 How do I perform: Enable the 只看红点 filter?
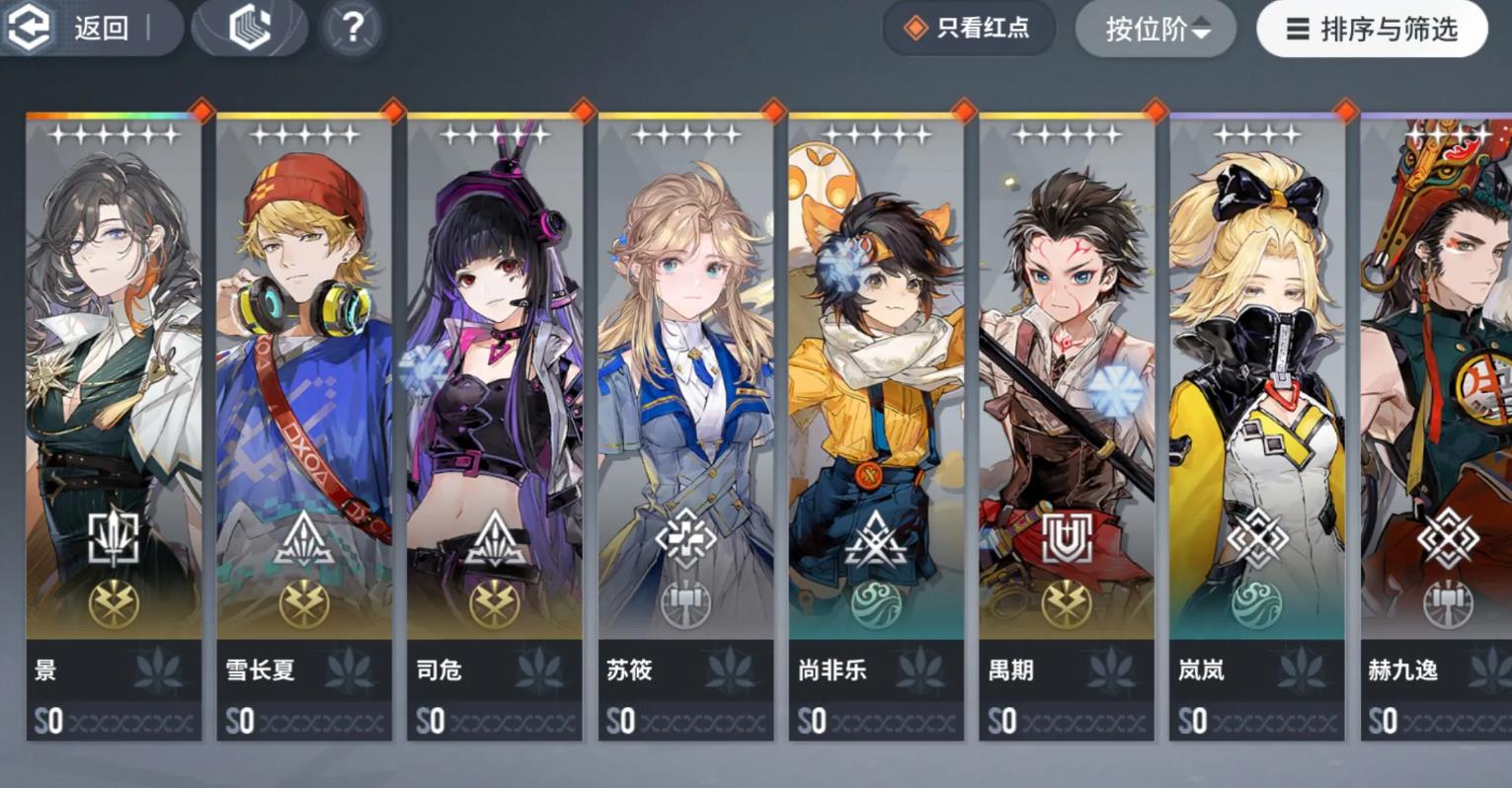point(969,29)
